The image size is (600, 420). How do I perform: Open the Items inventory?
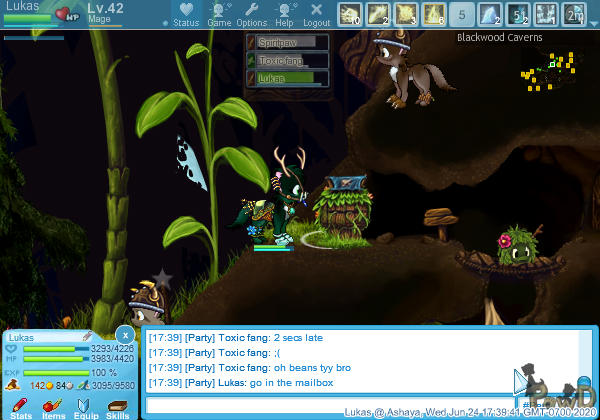tap(53, 406)
